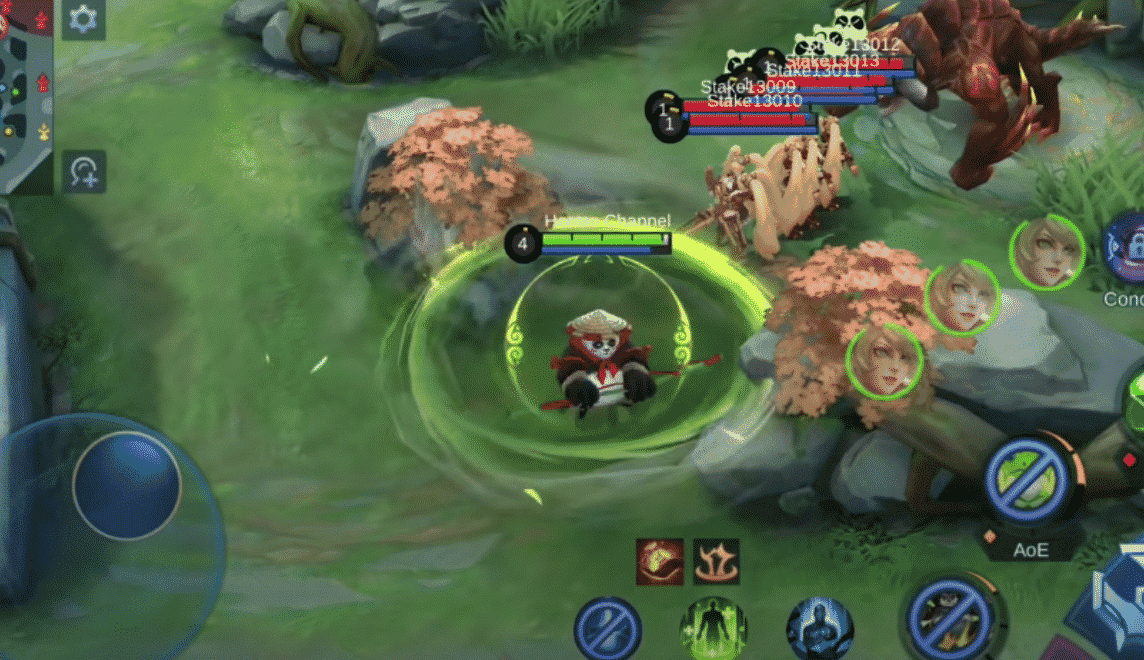Use the blue glowing figure spell

point(819,628)
